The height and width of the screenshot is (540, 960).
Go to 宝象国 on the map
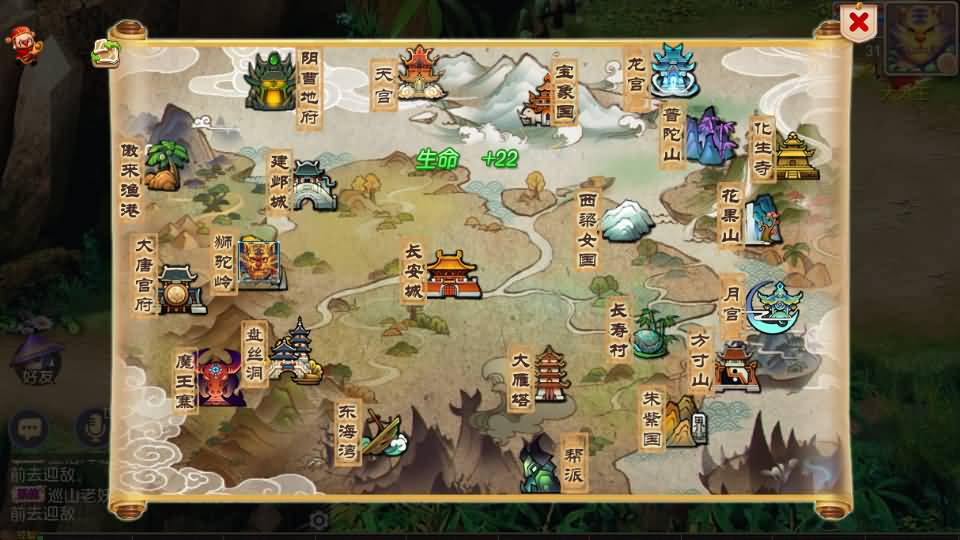coord(539,100)
